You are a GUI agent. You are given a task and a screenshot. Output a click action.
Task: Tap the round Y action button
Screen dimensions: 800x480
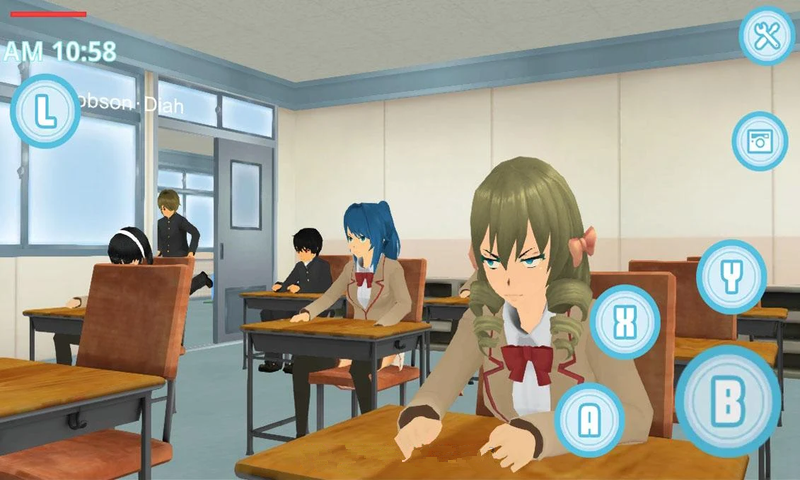[731, 277]
